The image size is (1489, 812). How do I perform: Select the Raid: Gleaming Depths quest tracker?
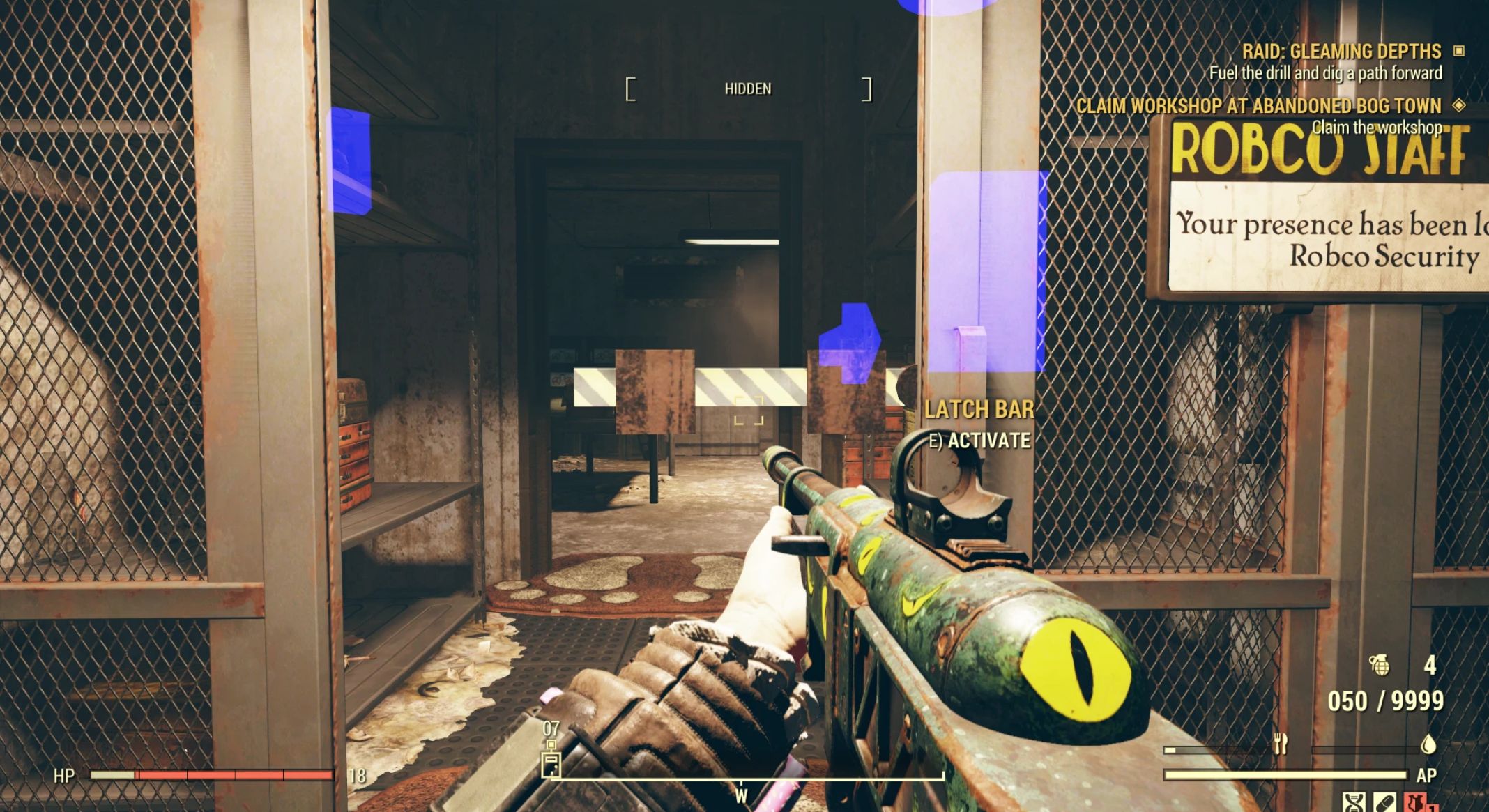click(1341, 52)
